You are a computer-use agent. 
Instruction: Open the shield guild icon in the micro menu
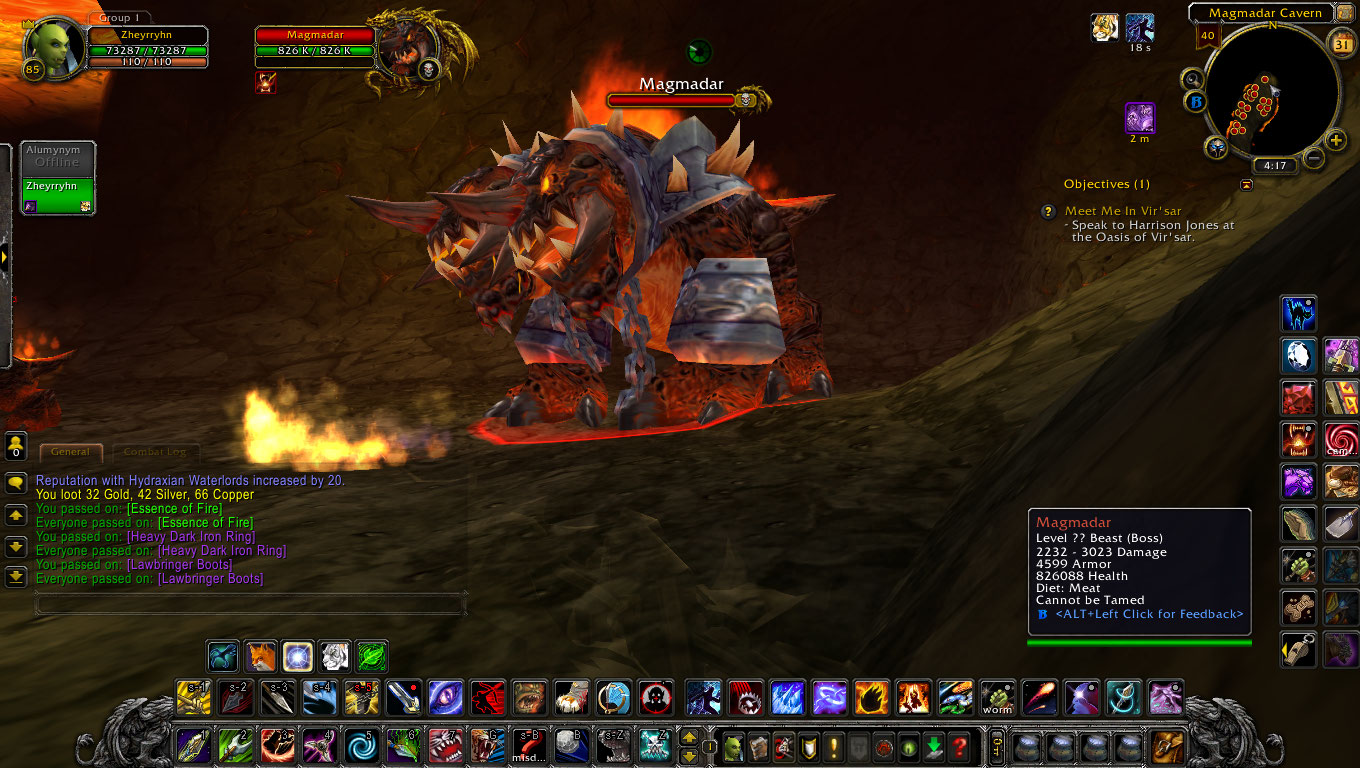click(807, 746)
